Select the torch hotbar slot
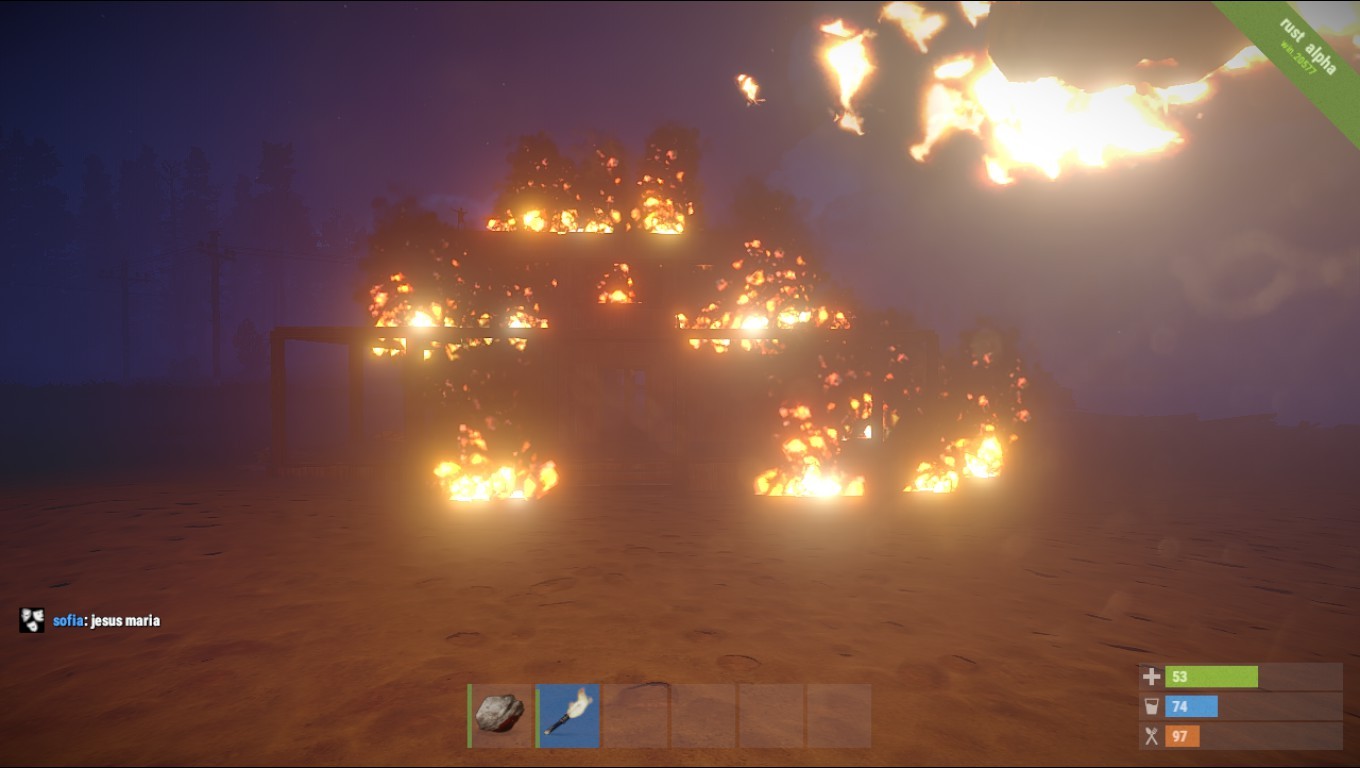This screenshot has width=1360, height=768. click(x=568, y=715)
